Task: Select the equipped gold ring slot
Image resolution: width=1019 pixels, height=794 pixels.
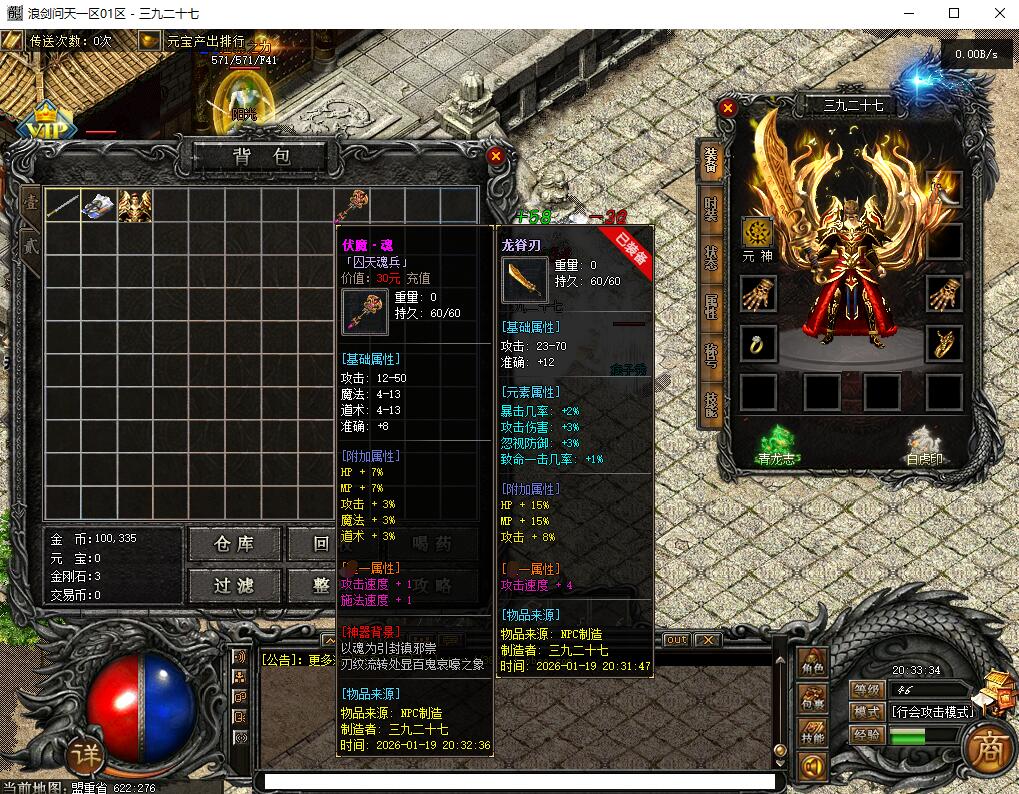Action: [x=757, y=343]
